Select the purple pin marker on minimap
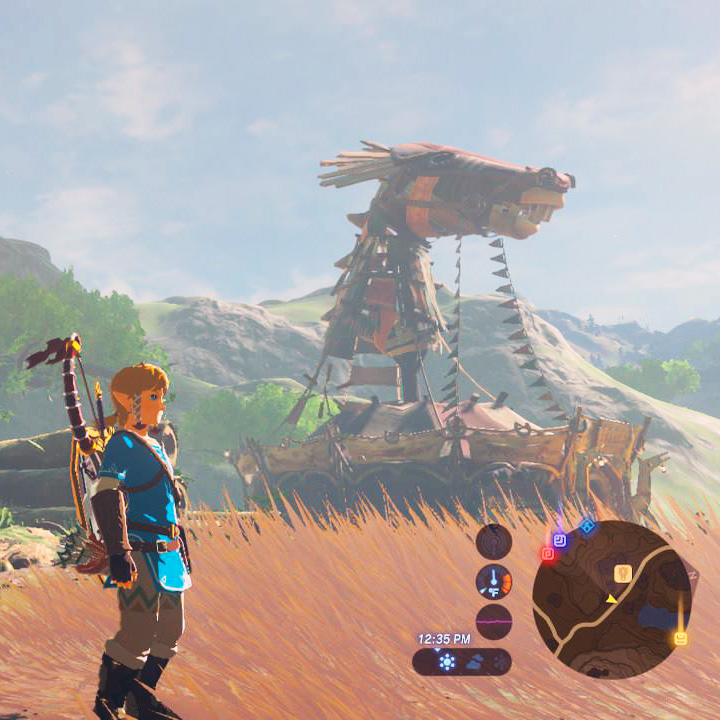The height and width of the screenshot is (720, 720). coord(560,540)
